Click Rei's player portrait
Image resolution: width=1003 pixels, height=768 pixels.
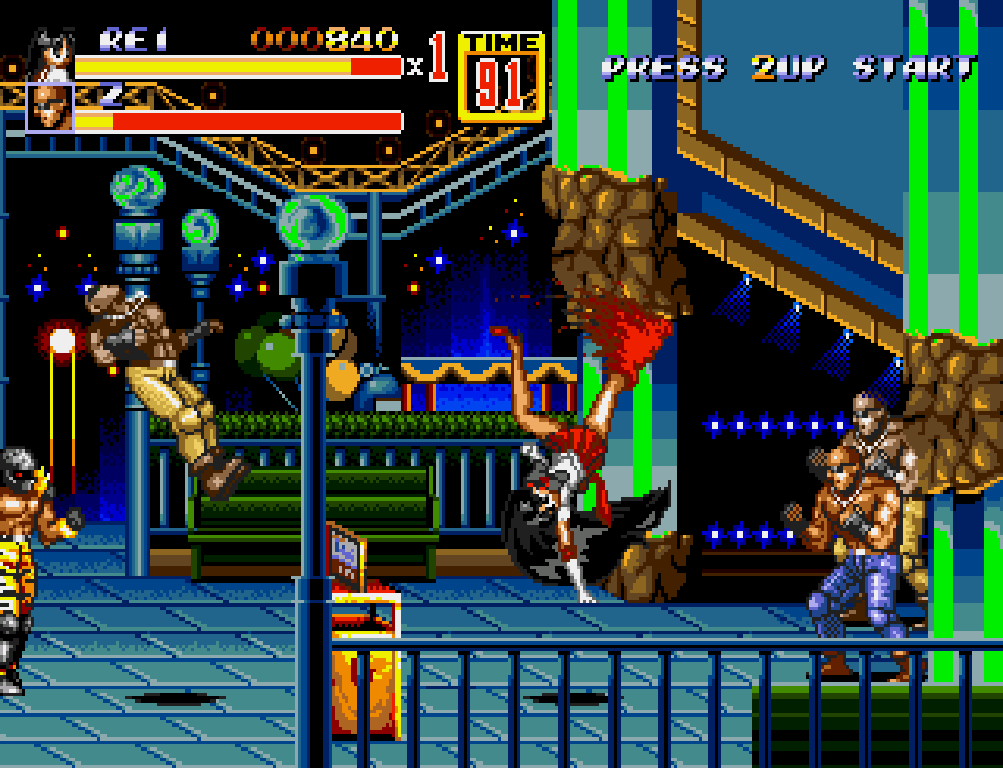(52, 55)
